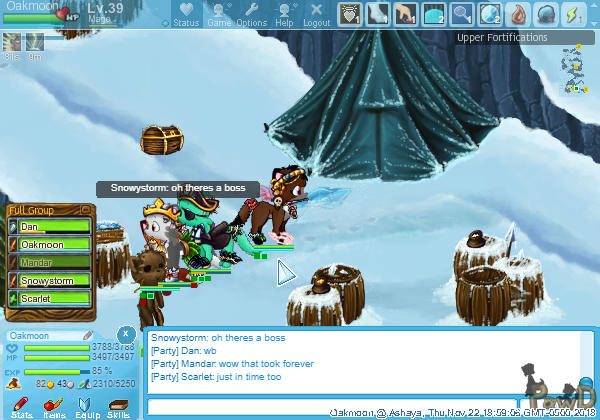
Task: Select the magnifying glass hotbar slot
Action: click(x=462, y=13)
